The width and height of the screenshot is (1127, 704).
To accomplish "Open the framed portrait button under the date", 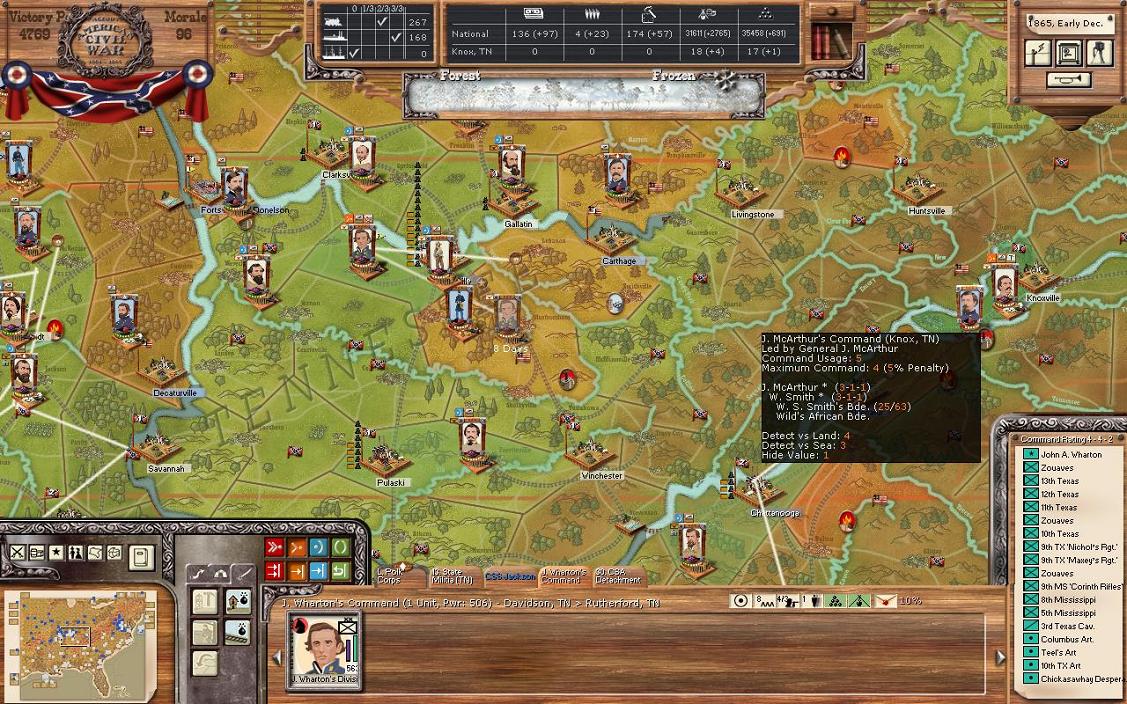I will click(1069, 53).
